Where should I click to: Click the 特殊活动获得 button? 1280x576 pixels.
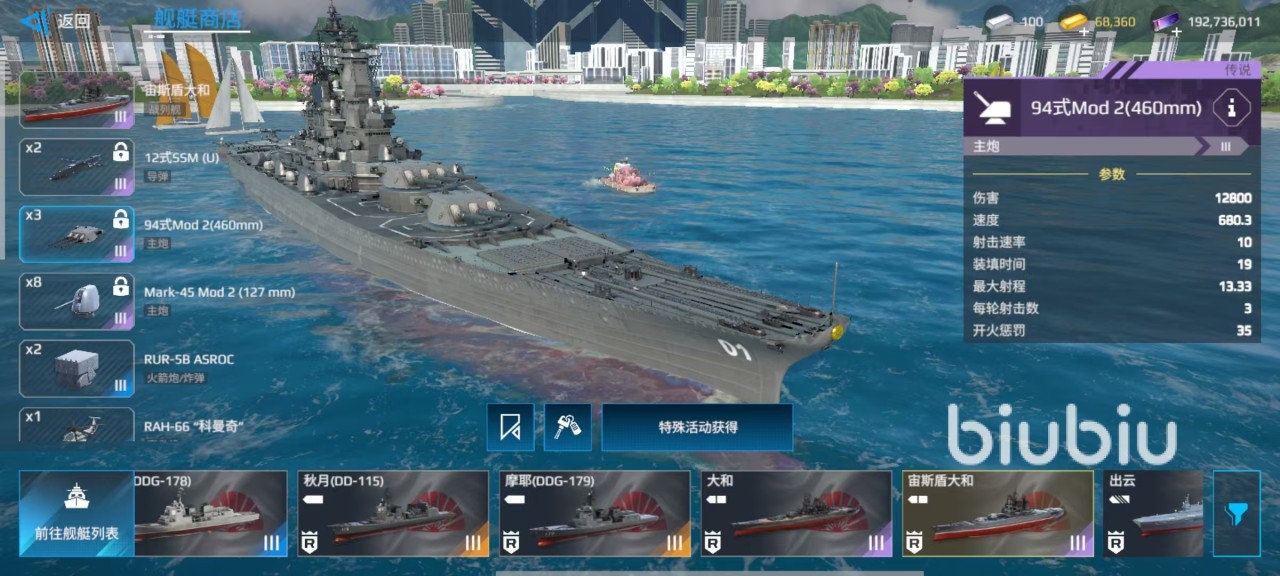[697, 427]
